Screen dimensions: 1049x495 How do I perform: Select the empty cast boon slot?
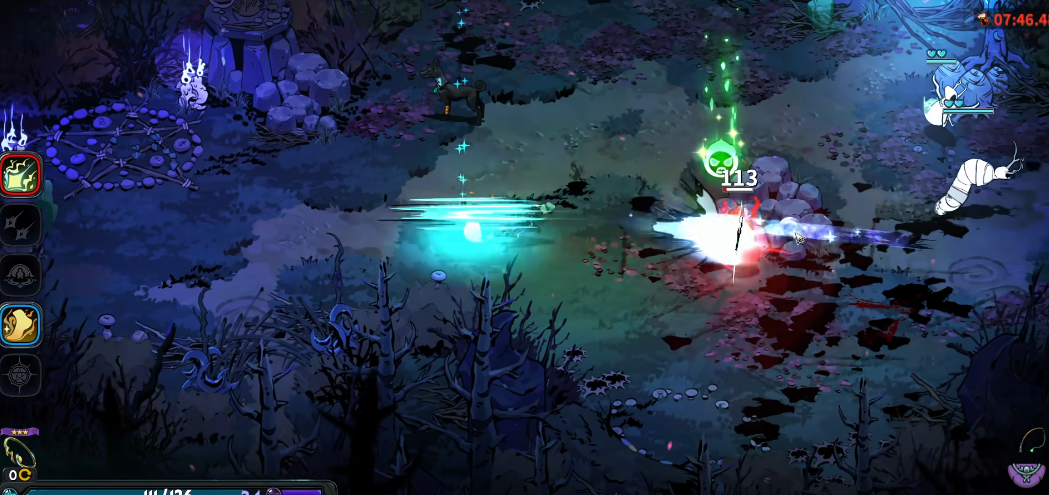coord(21,275)
